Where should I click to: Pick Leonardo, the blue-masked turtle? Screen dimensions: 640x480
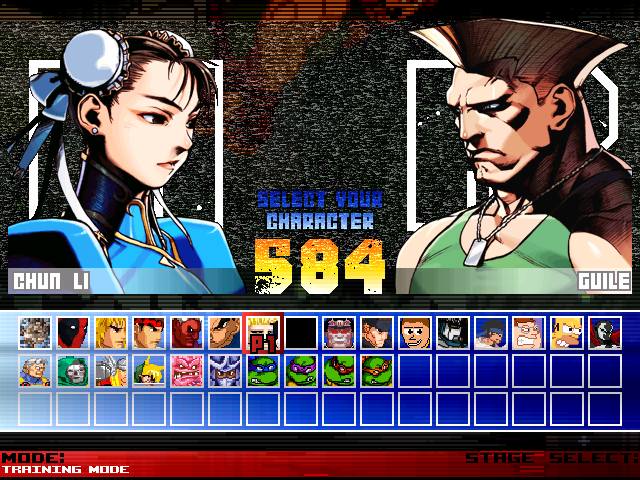point(263,370)
